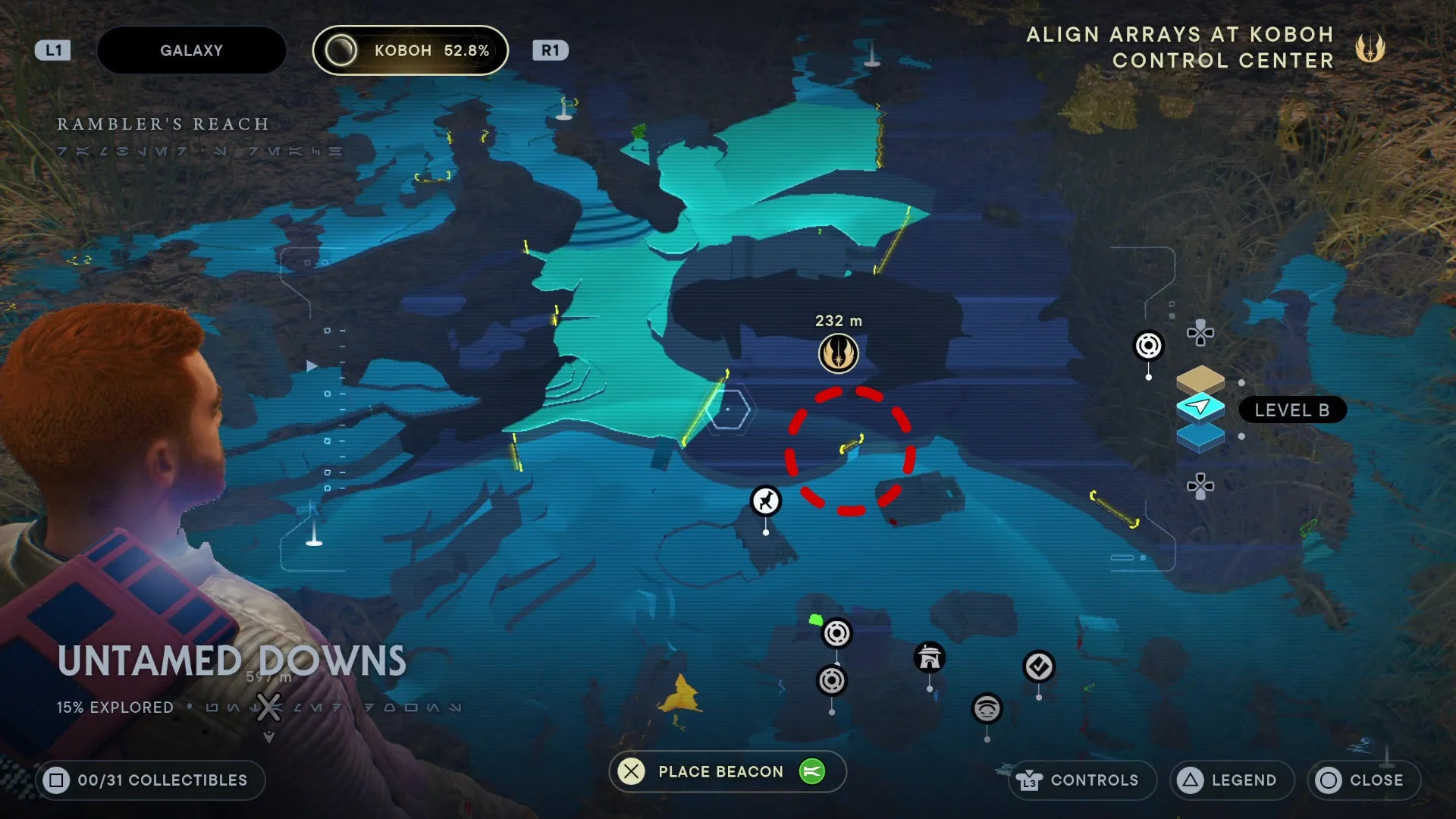This screenshot has height=819, width=1456.
Task: Show the map Legend
Action: pyautogui.click(x=1232, y=780)
